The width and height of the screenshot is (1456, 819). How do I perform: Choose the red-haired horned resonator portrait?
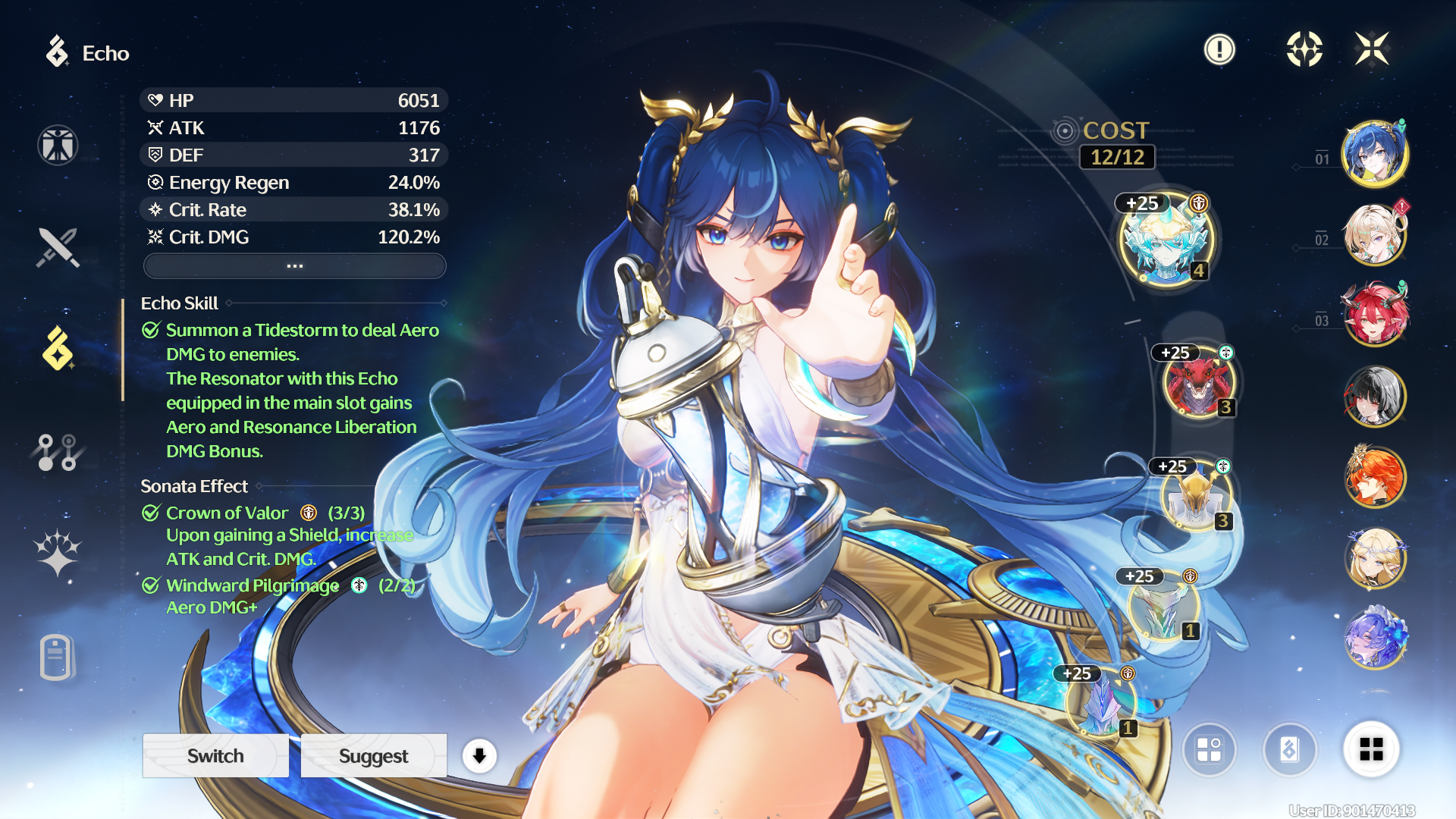coord(1375,314)
